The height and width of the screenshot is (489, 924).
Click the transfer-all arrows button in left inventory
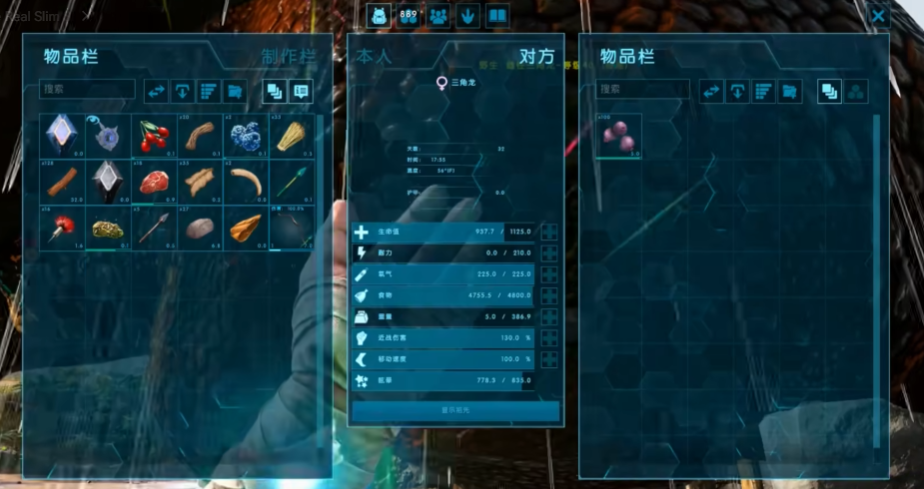coord(156,91)
